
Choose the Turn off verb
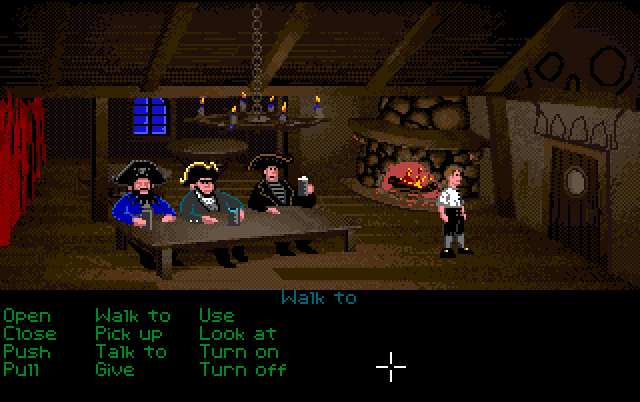243,370
